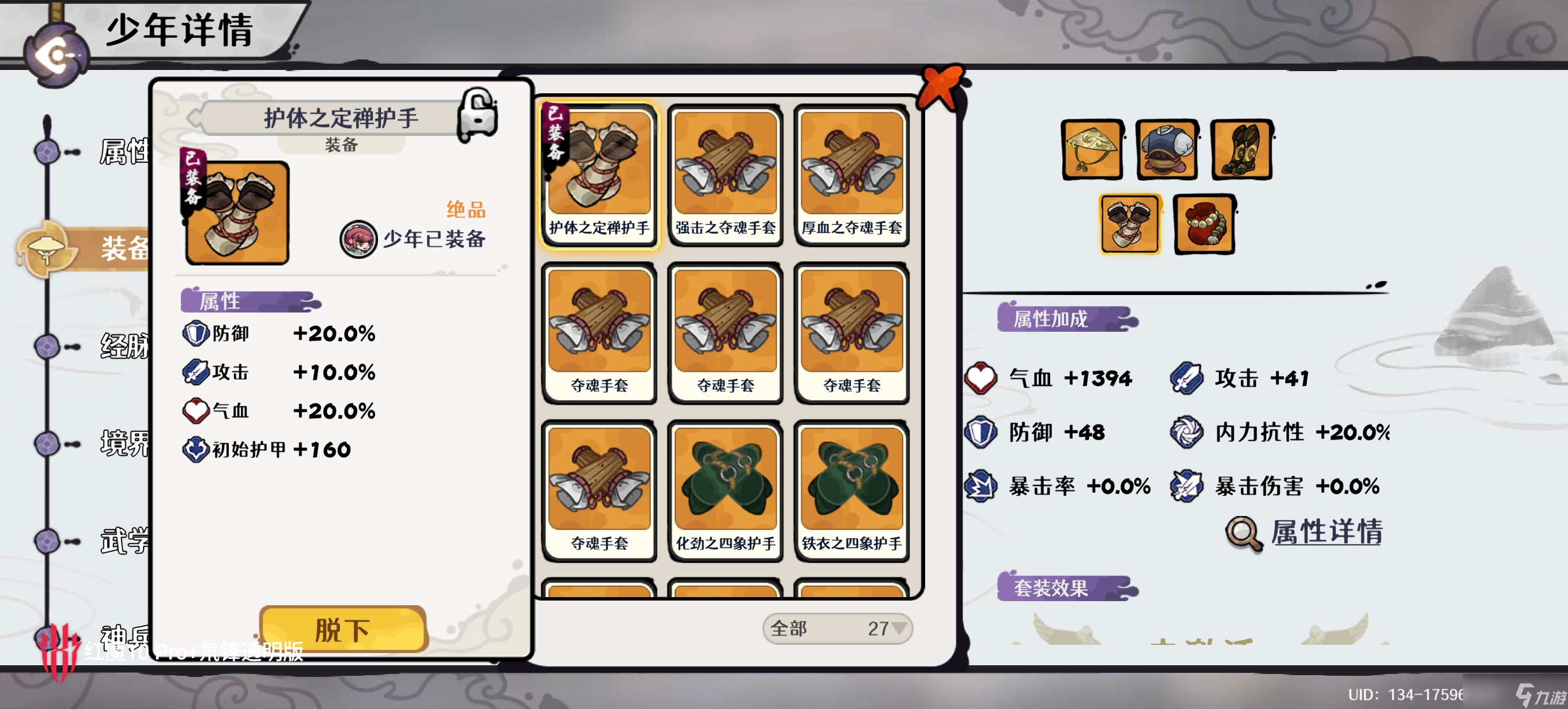Image resolution: width=1568 pixels, height=709 pixels.
Task: Close the equipment popup with the orange X
Action: click(x=941, y=86)
